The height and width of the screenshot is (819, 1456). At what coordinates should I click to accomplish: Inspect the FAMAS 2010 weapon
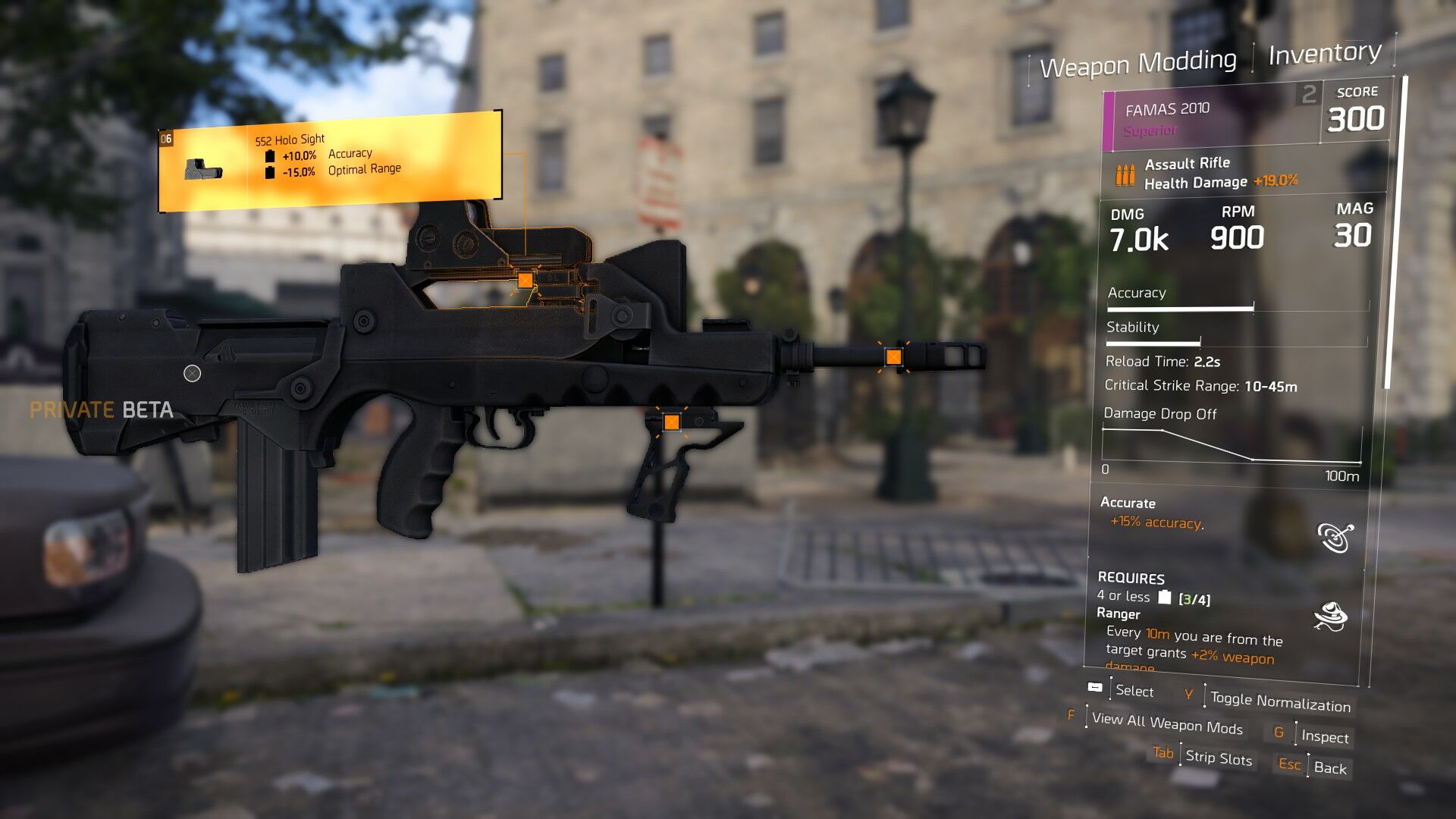pos(1324,736)
